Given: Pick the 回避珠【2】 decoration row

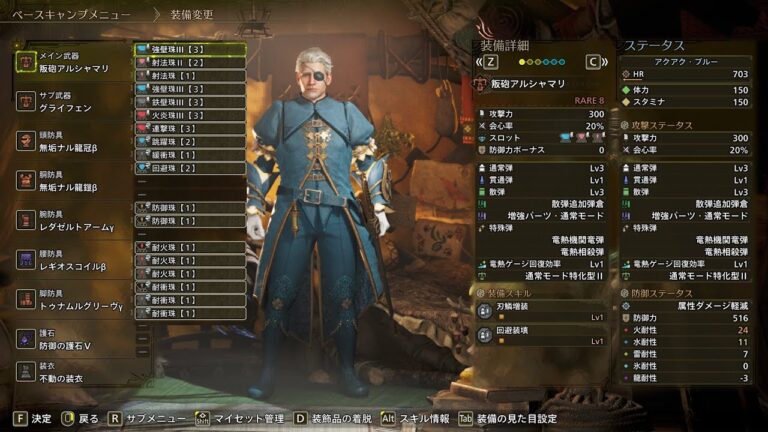Looking at the screenshot, I should click(x=190, y=168).
